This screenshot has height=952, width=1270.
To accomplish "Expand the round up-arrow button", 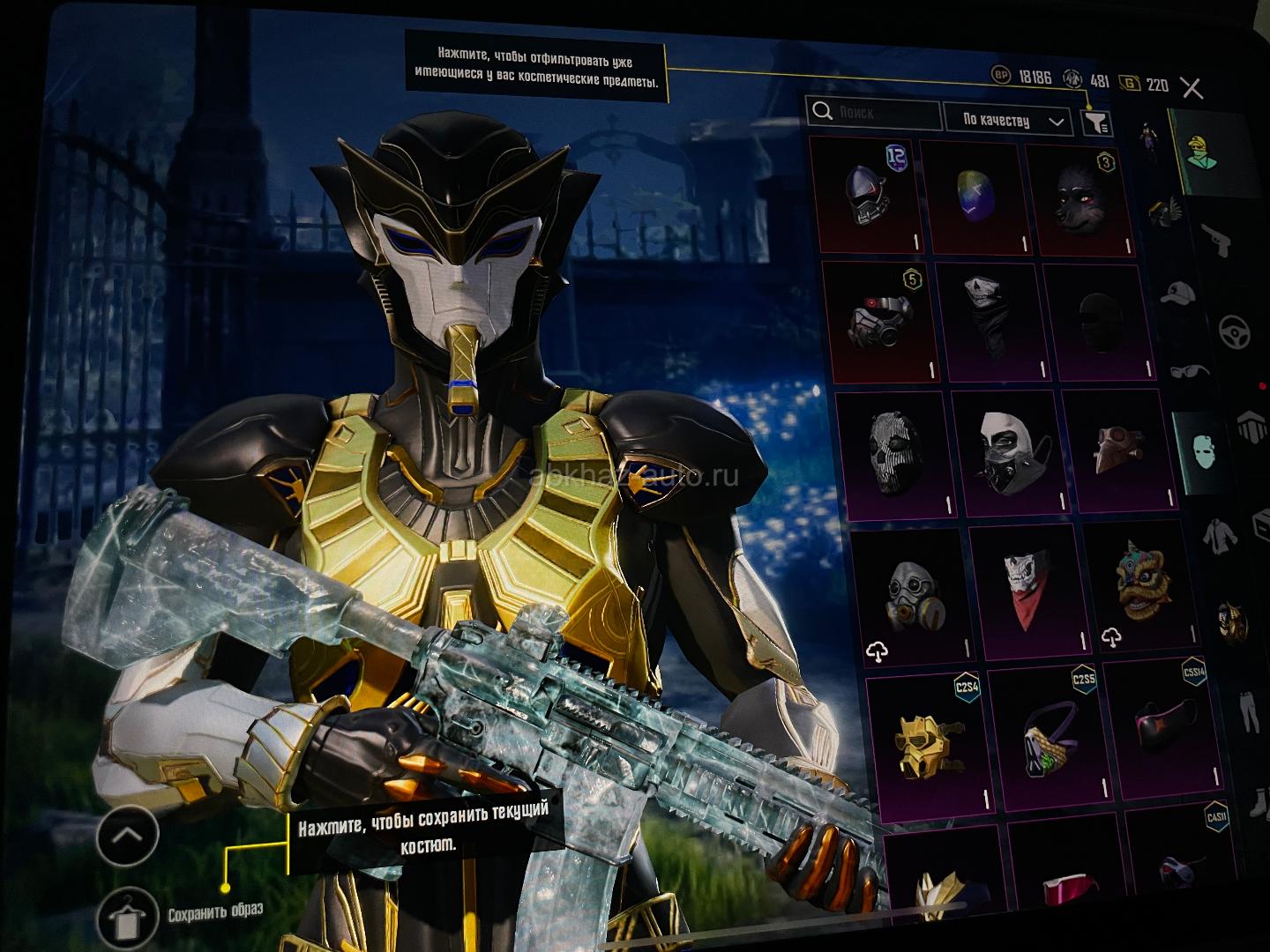I will tap(128, 835).
